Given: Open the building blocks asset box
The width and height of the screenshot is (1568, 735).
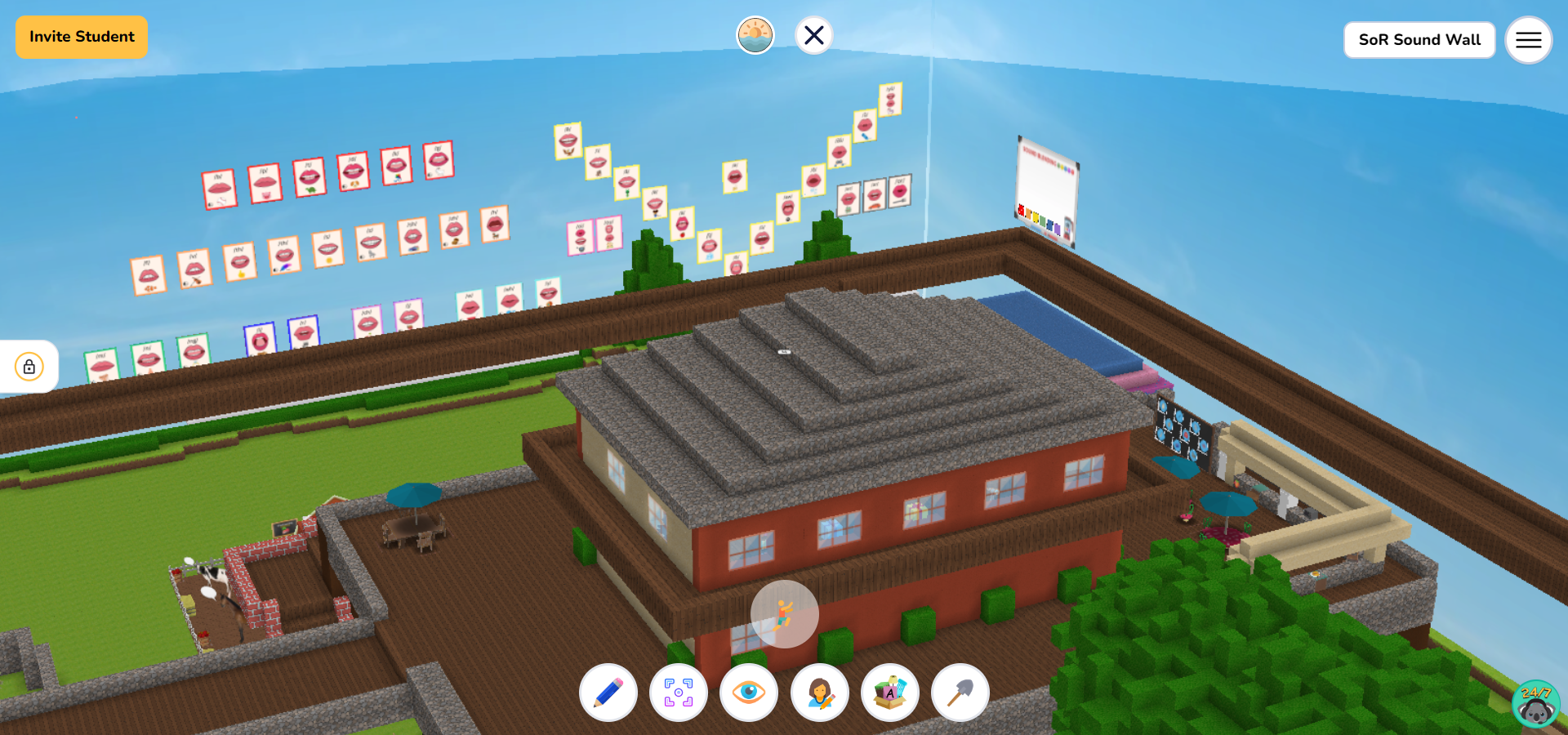Looking at the screenshot, I should [x=890, y=693].
